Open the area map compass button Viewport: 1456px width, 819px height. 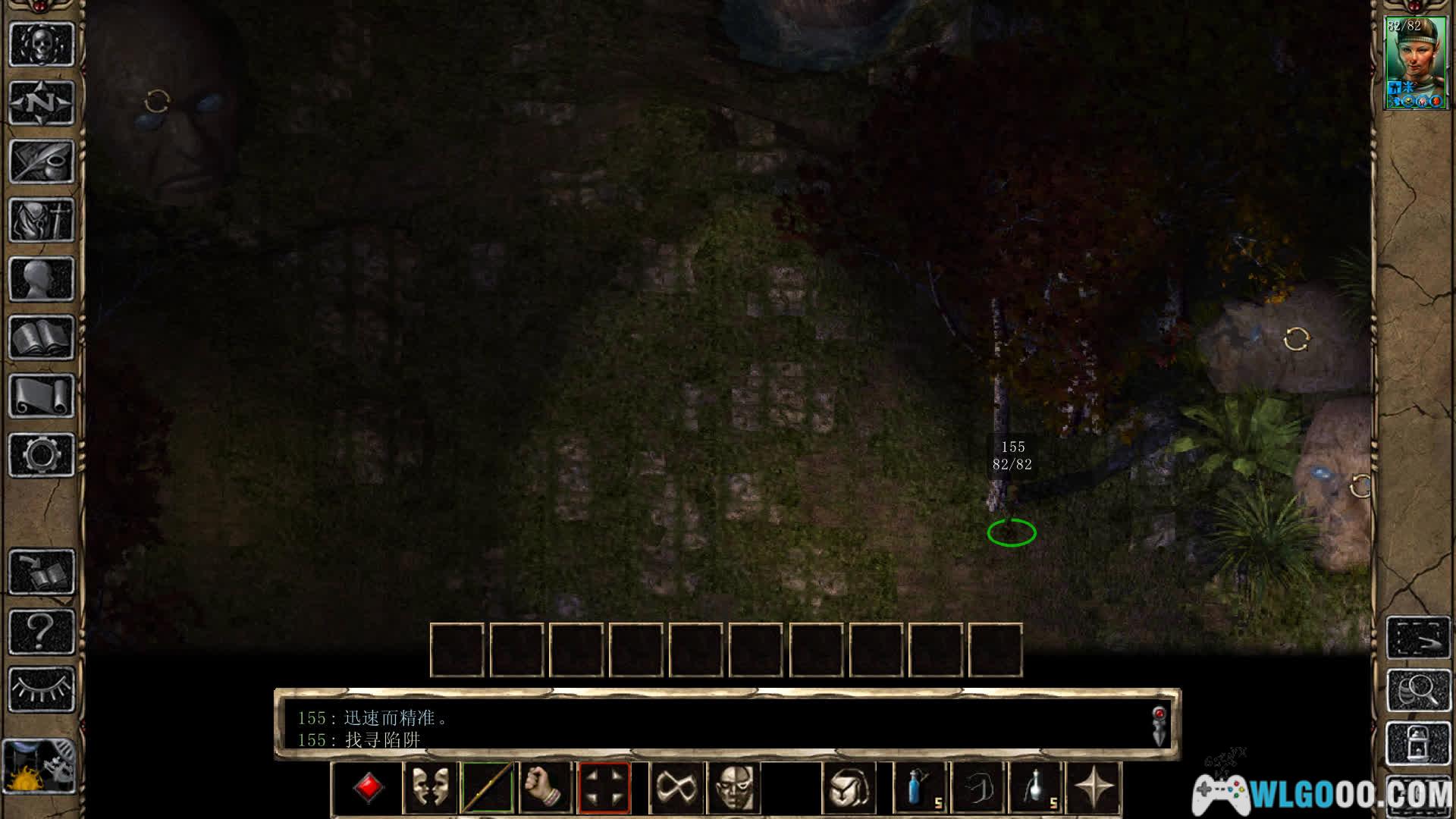coord(42,102)
